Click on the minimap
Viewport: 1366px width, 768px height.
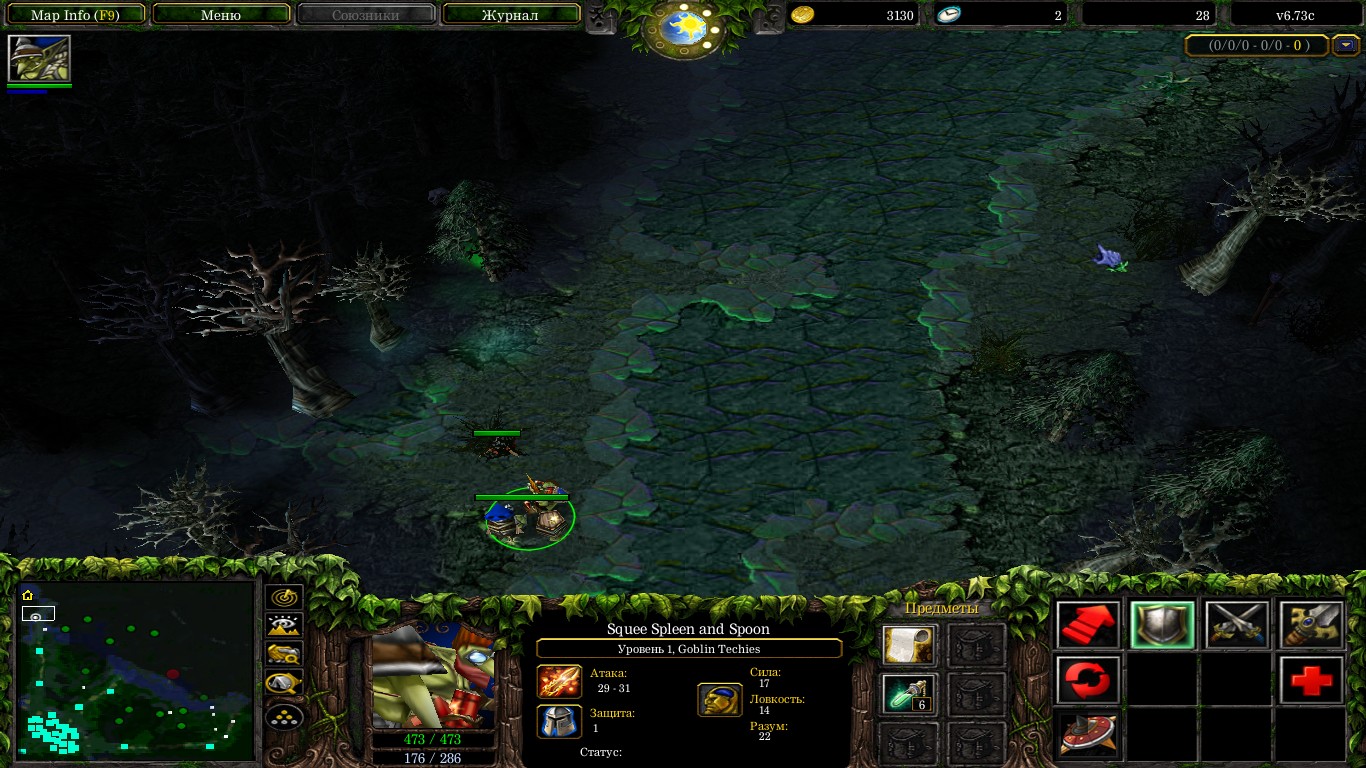pyautogui.click(x=136, y=668)
